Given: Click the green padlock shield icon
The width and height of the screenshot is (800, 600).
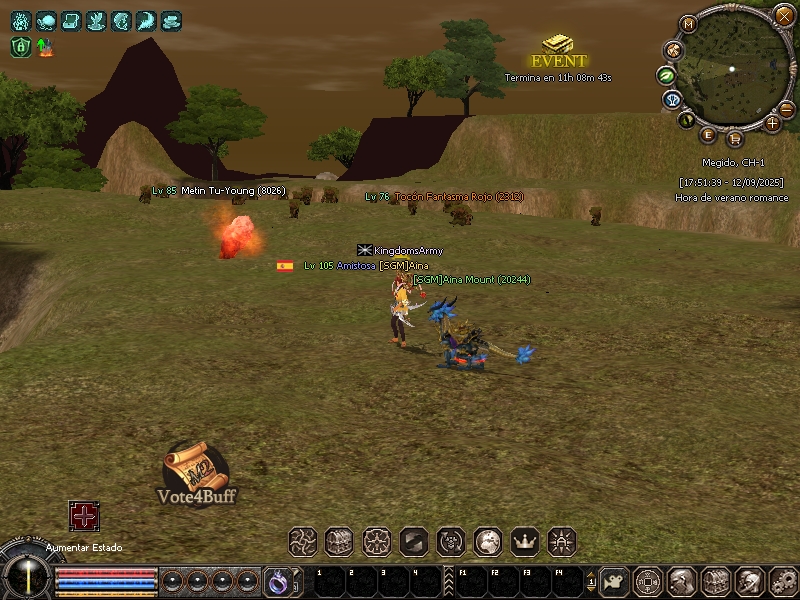Looking at the screenshot, I should (19, 46).
